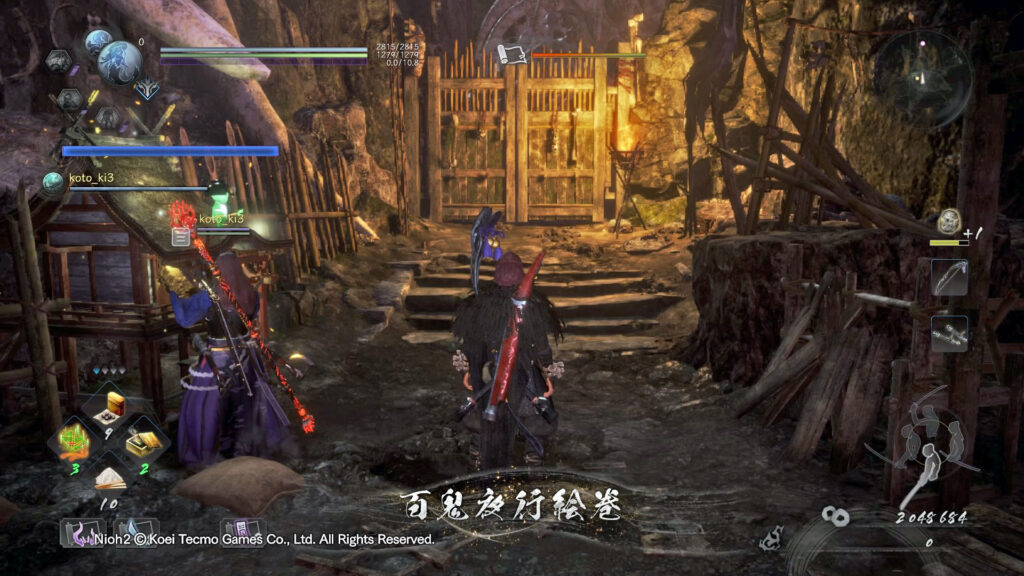The image size is (1024, 576).
Task: Click the scroll icon beside the enemy bar
Action: click(x=511, y=54)
